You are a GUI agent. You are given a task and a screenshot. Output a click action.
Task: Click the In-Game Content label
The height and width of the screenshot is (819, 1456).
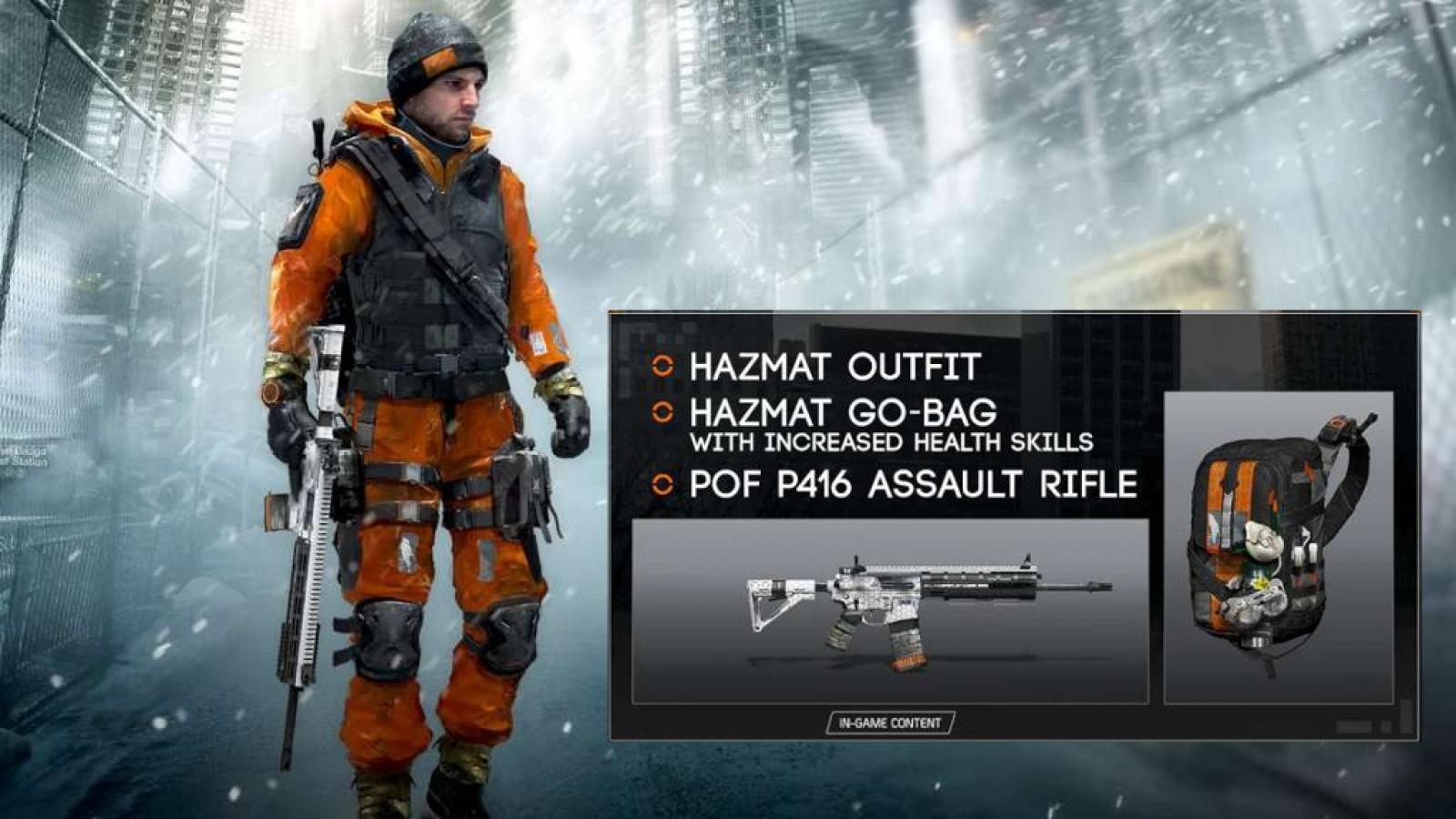(890, 723)
